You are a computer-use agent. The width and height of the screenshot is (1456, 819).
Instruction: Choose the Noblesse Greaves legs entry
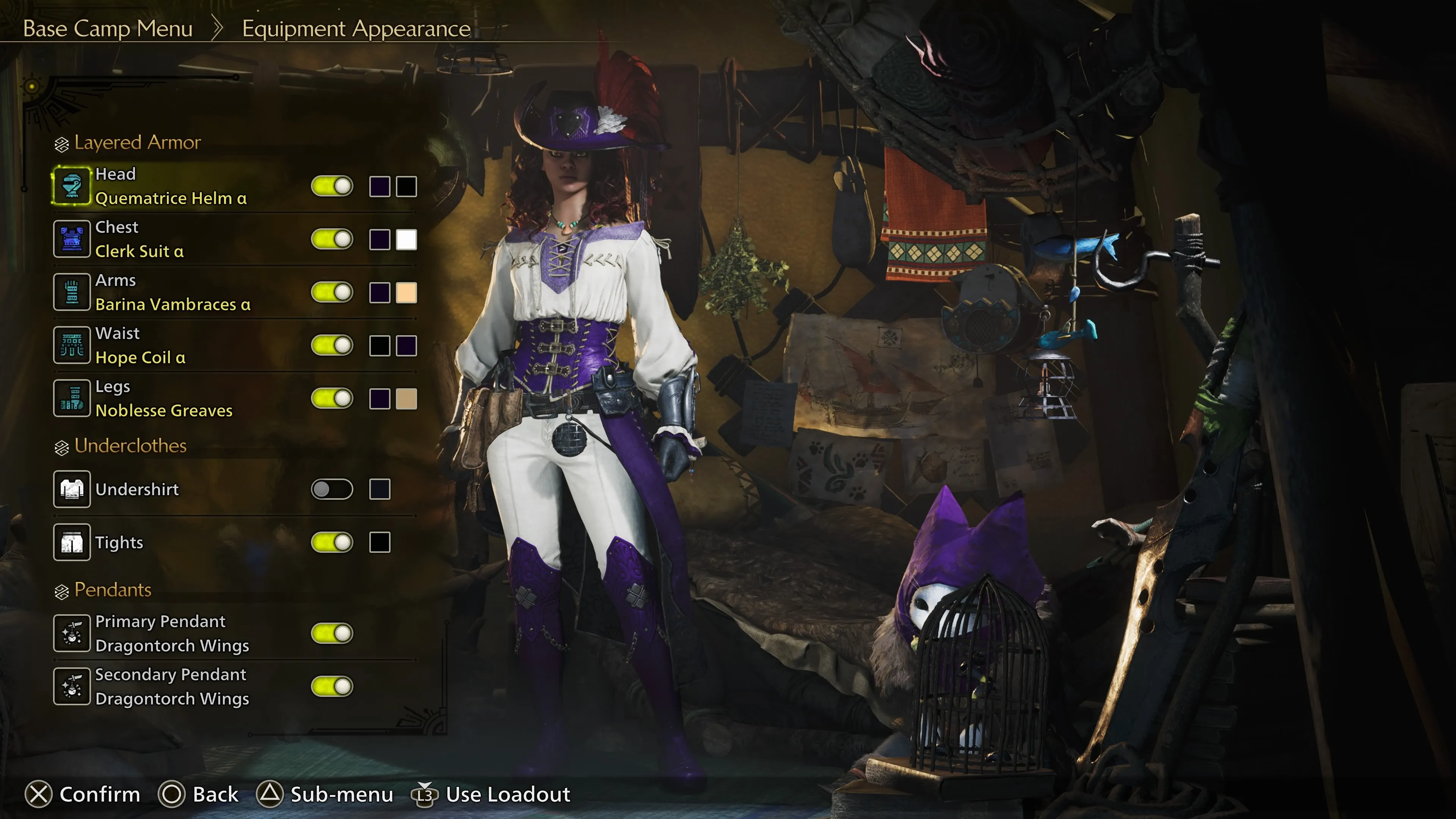pos(164,410)
